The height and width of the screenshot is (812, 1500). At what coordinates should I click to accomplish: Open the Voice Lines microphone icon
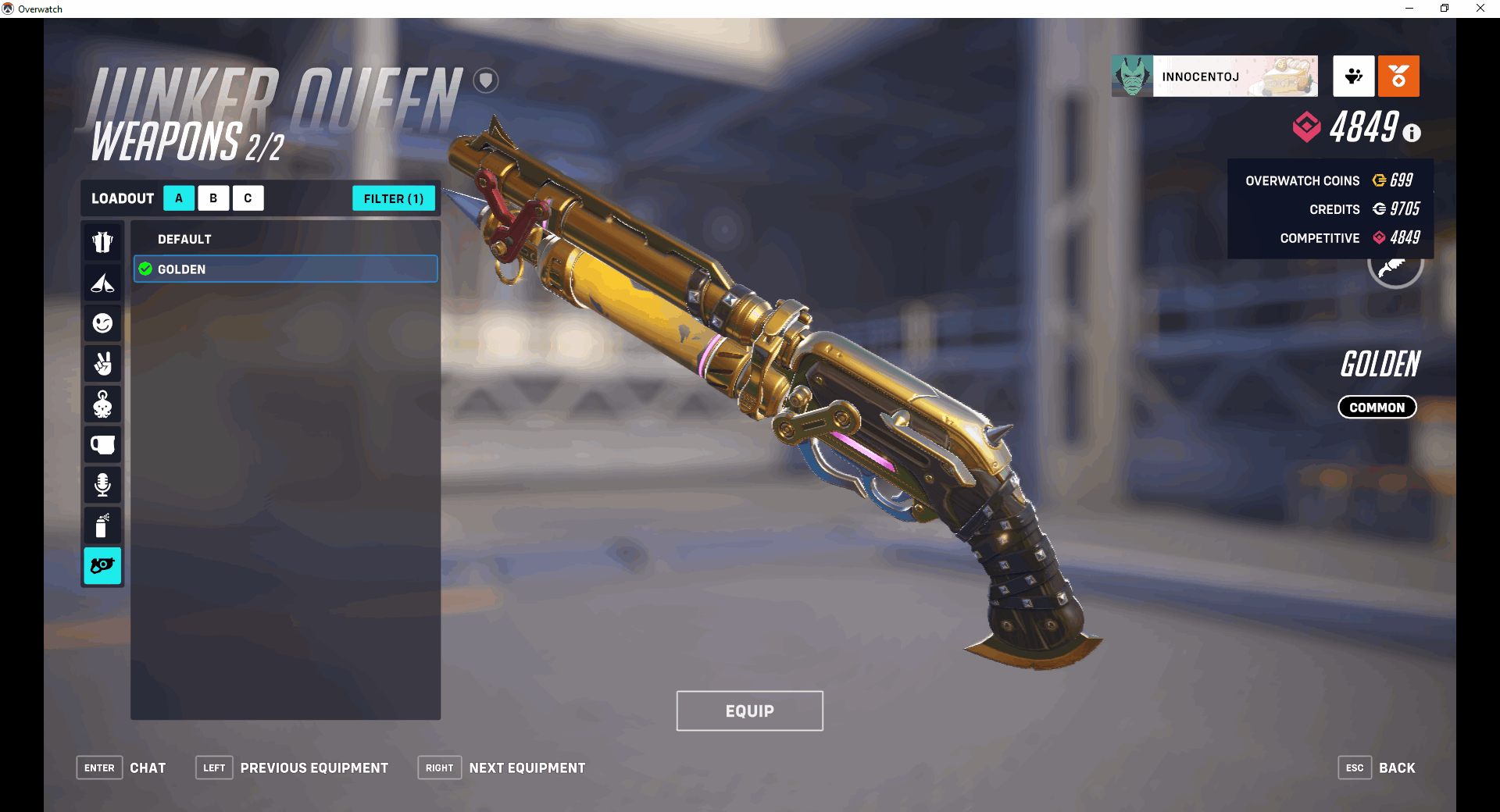pyautogui.click(x=102, y=486)
